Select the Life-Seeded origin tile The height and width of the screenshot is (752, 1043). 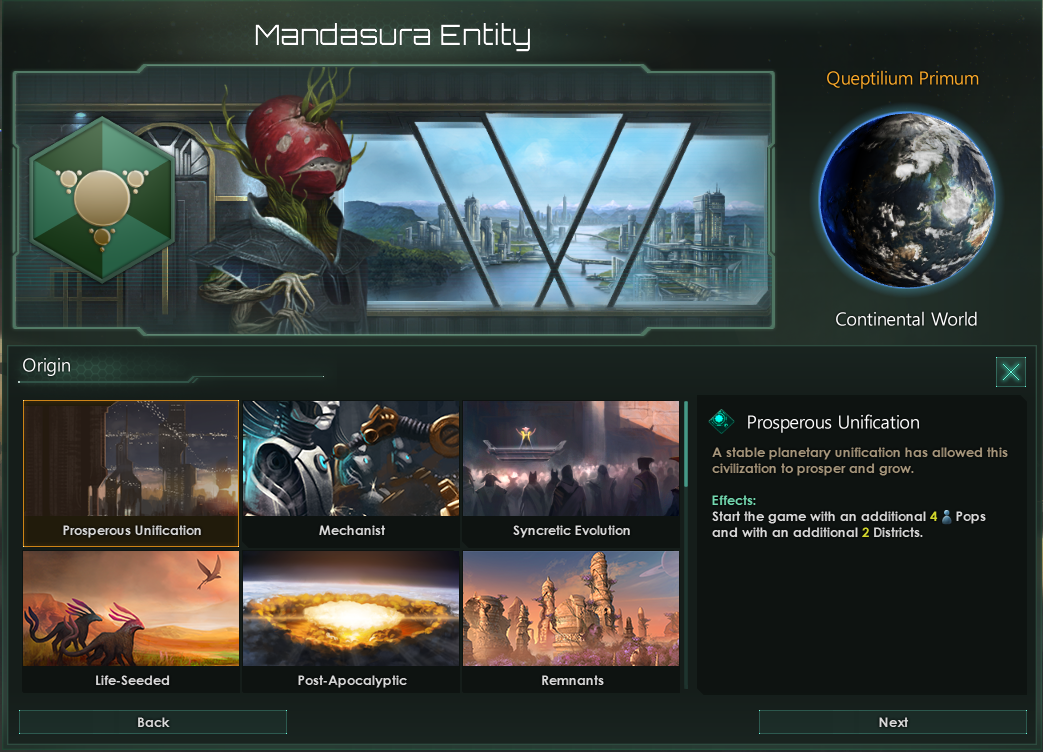(x=131, y=621)
